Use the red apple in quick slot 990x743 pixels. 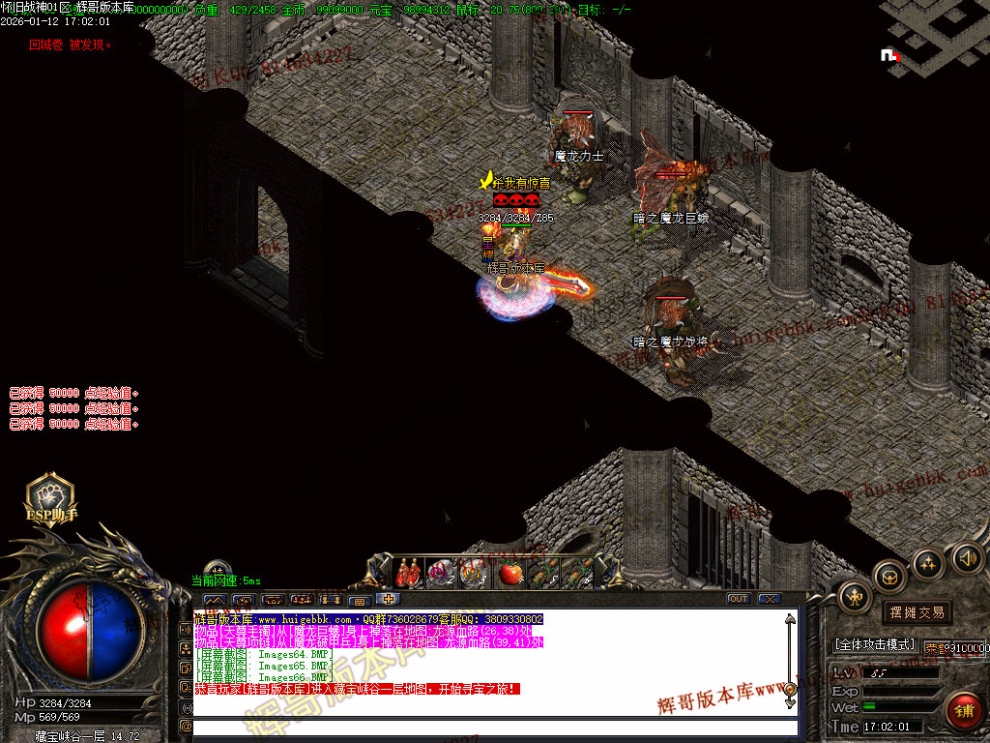point(511,573)
